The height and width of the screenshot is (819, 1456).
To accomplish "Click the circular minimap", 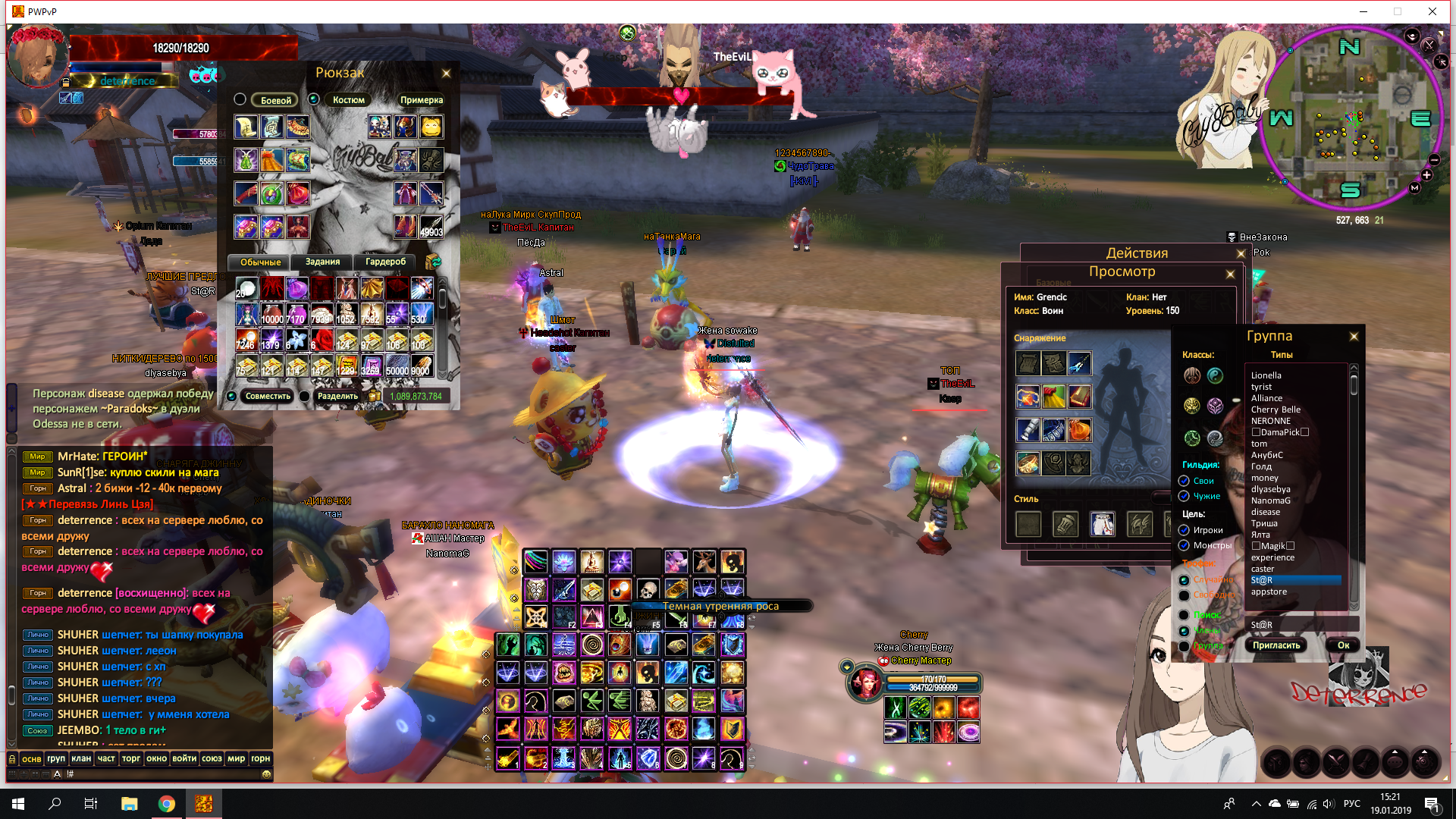I will pos(1351,119).
